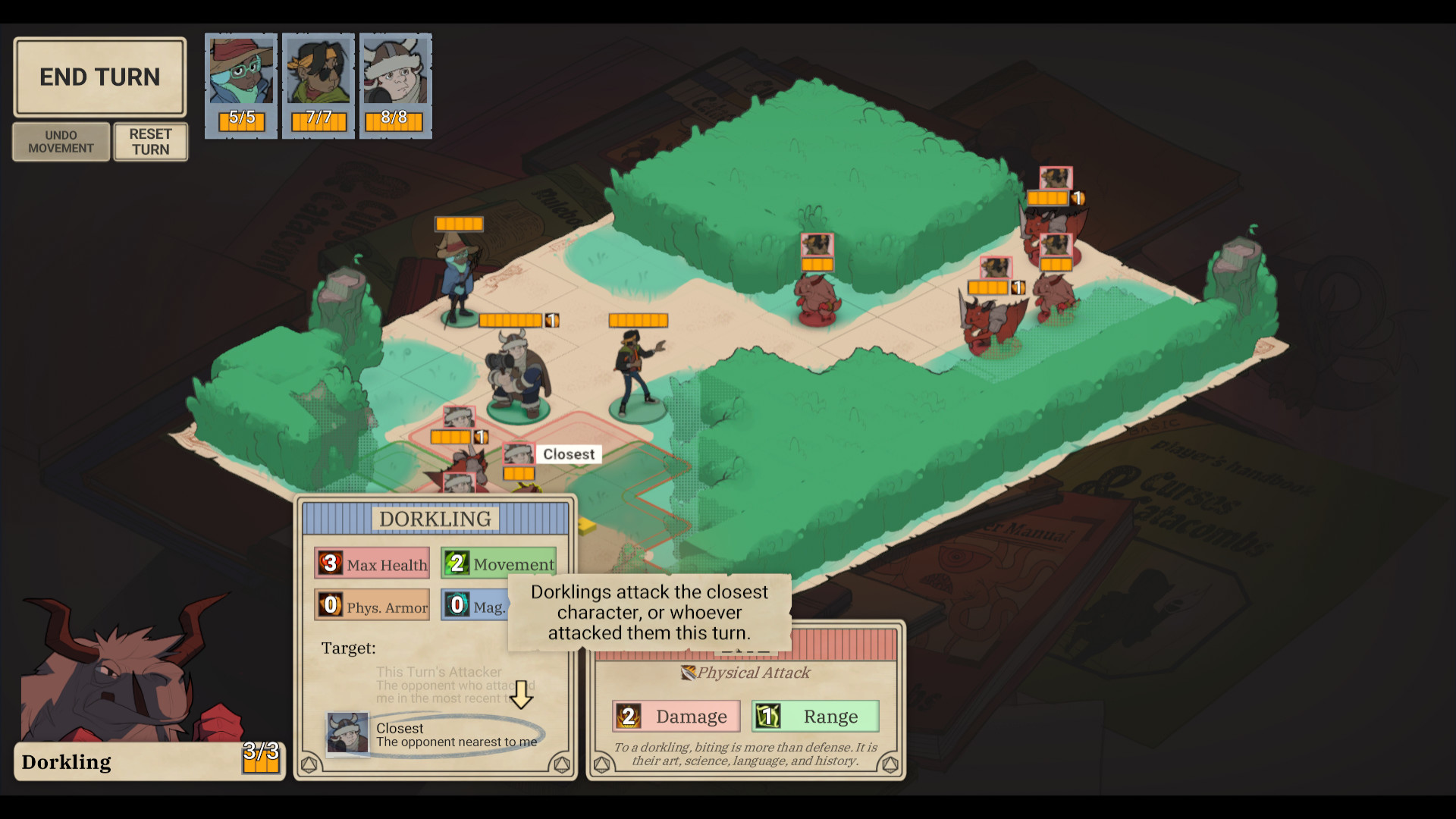Click the Max Health heart stat icon
Image resolution: width=1456 pixels, height=819 pixels.
[x=330, y=563]
